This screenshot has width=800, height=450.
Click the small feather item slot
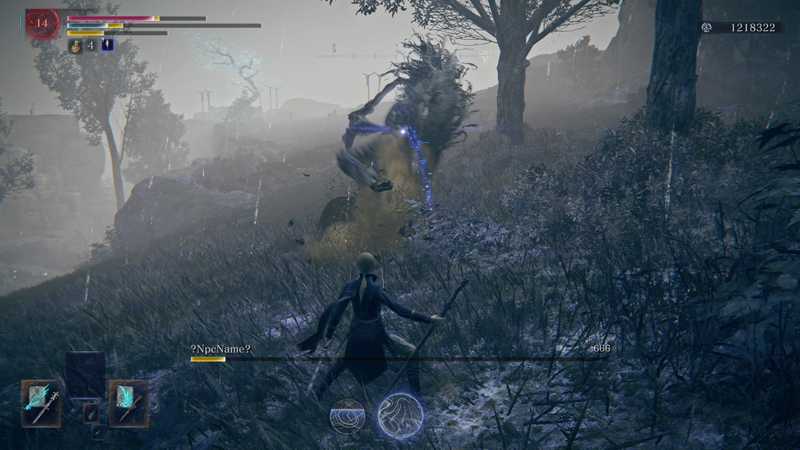(x=91, y=411)
